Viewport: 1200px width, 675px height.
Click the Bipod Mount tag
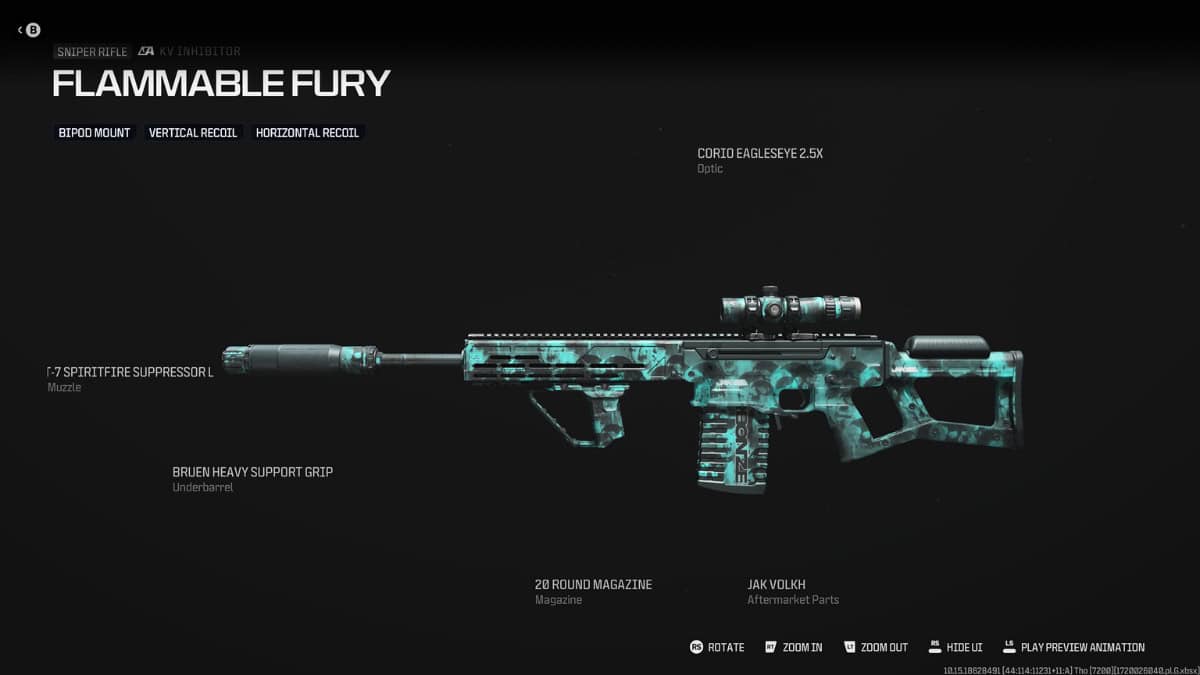point(94,132)
